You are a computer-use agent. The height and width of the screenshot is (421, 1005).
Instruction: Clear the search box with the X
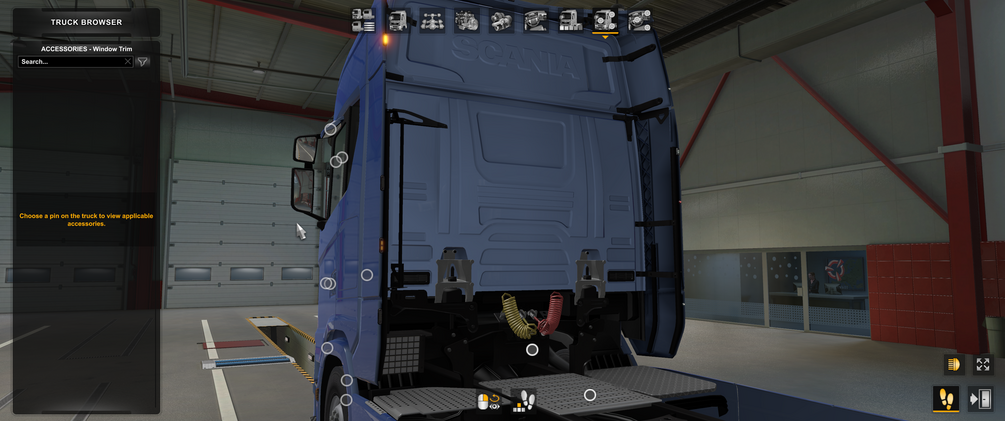click(x=127, y=62)
